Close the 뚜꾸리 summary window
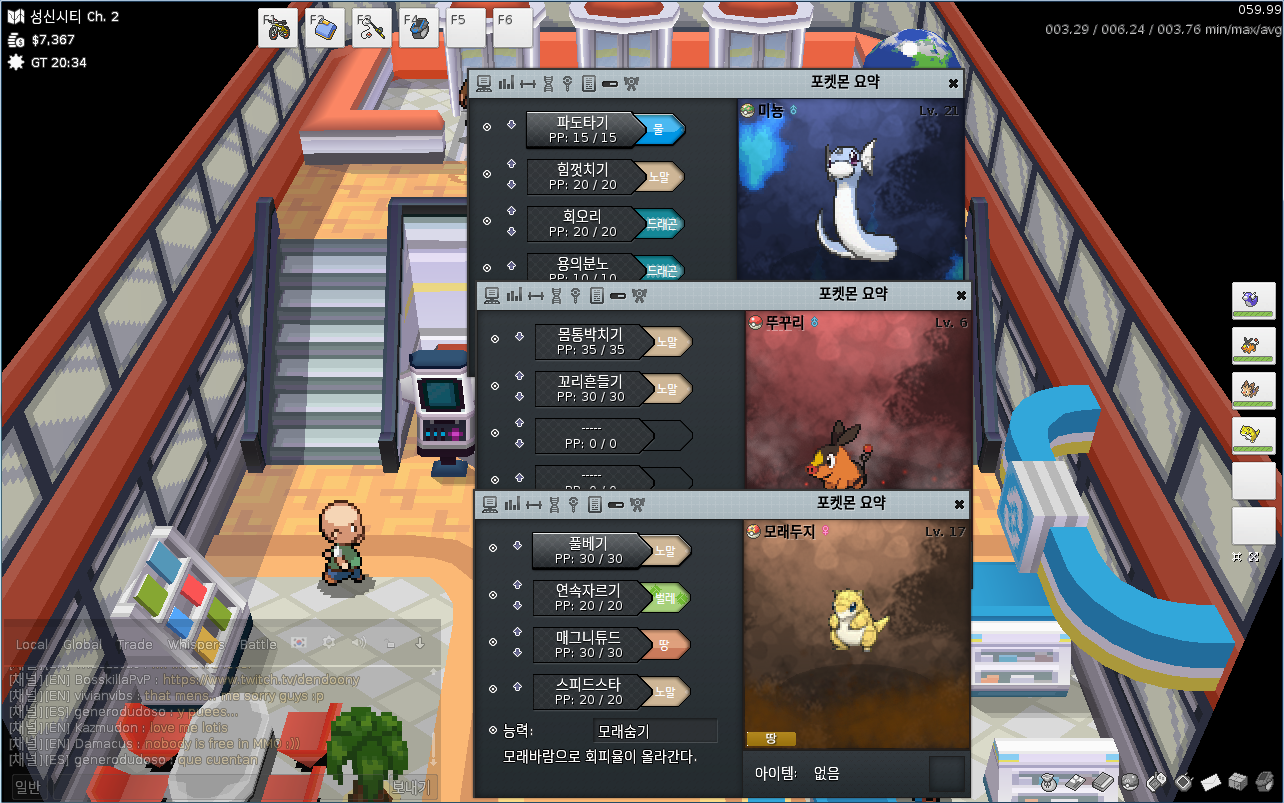This screenshot has width=1284, height=803. pyautogui.click(x=961, y=295)
